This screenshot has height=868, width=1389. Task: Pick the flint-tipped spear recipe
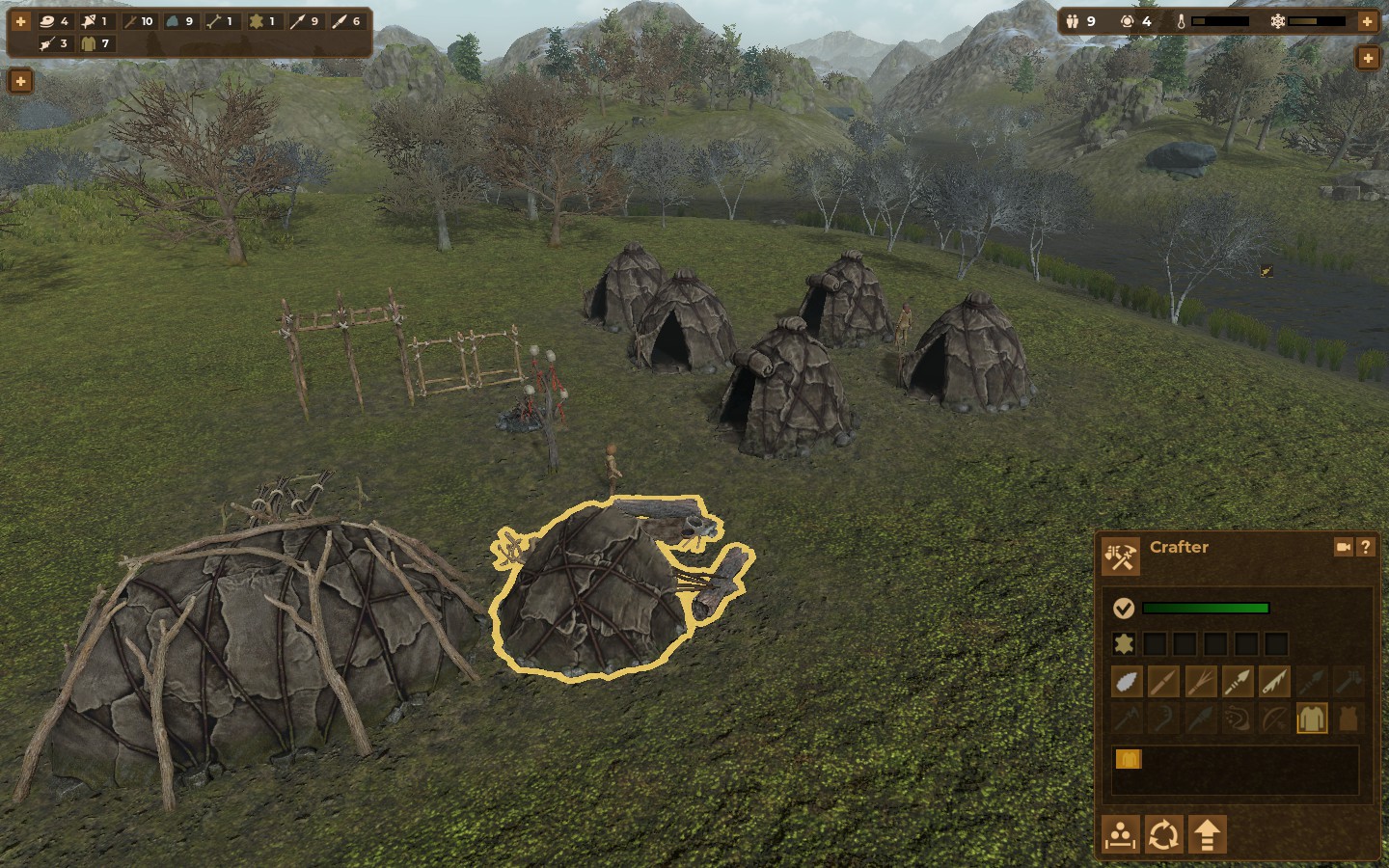tap(1238, 682)
